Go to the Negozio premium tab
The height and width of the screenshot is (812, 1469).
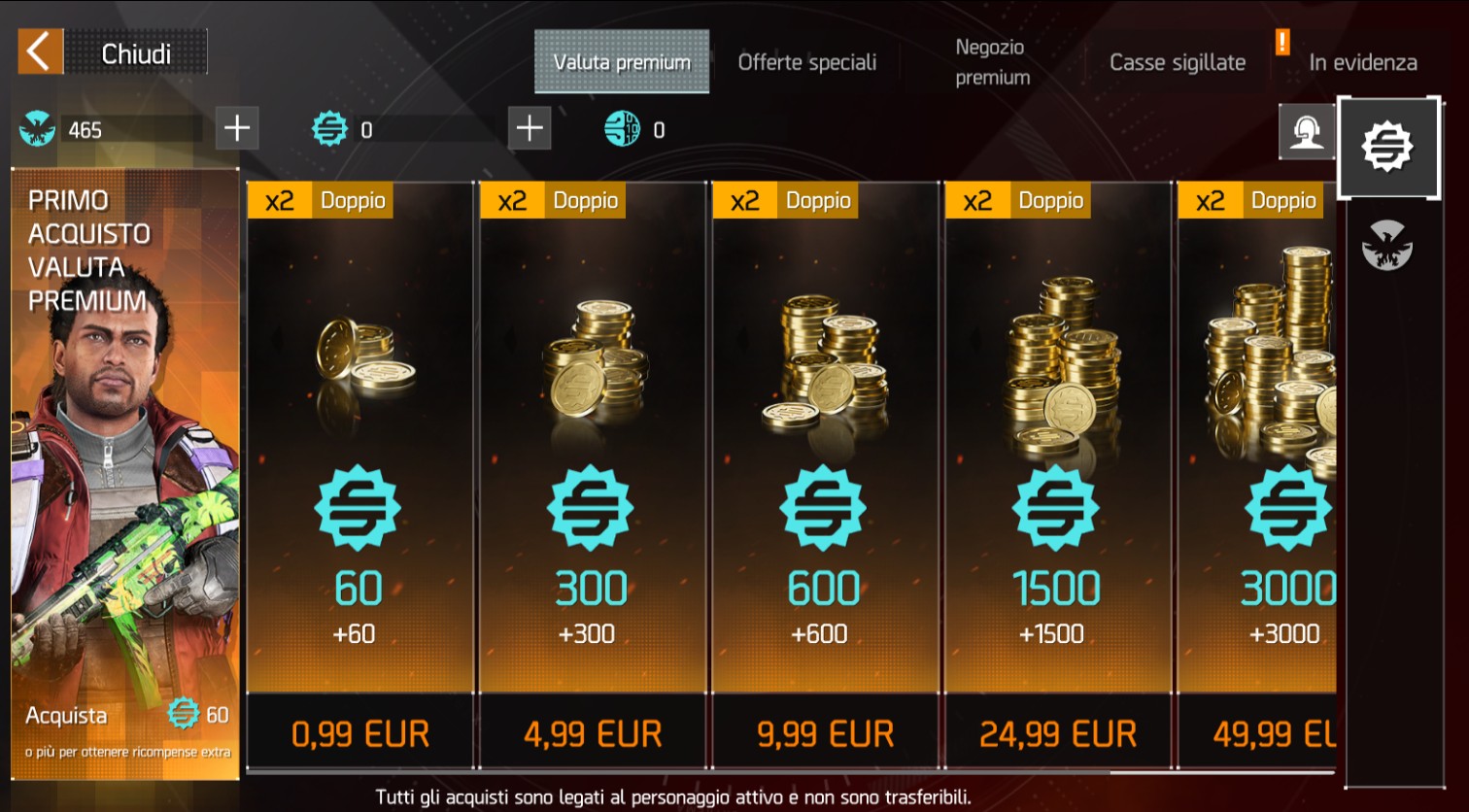tap(991, 62)
